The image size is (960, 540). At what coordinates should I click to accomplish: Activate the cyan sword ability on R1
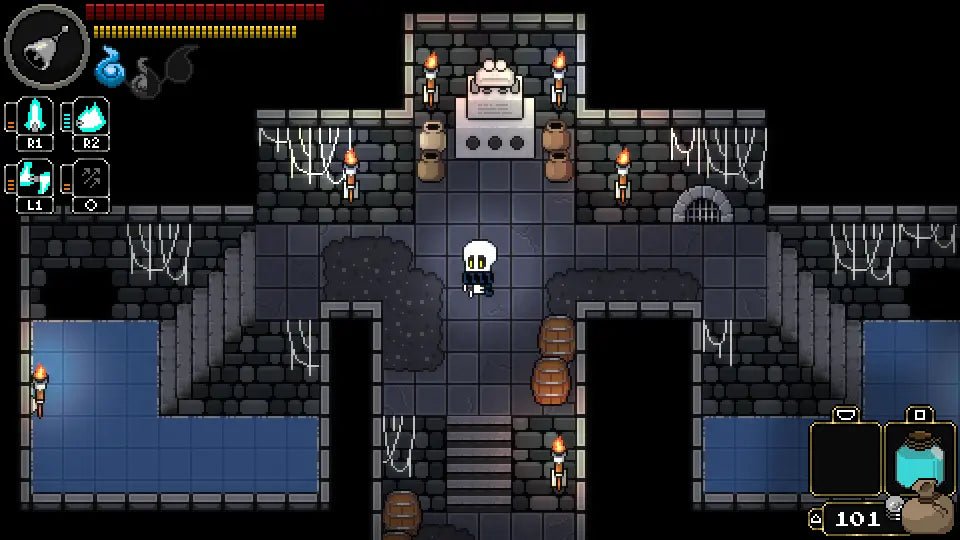click(x=36, y=118)
